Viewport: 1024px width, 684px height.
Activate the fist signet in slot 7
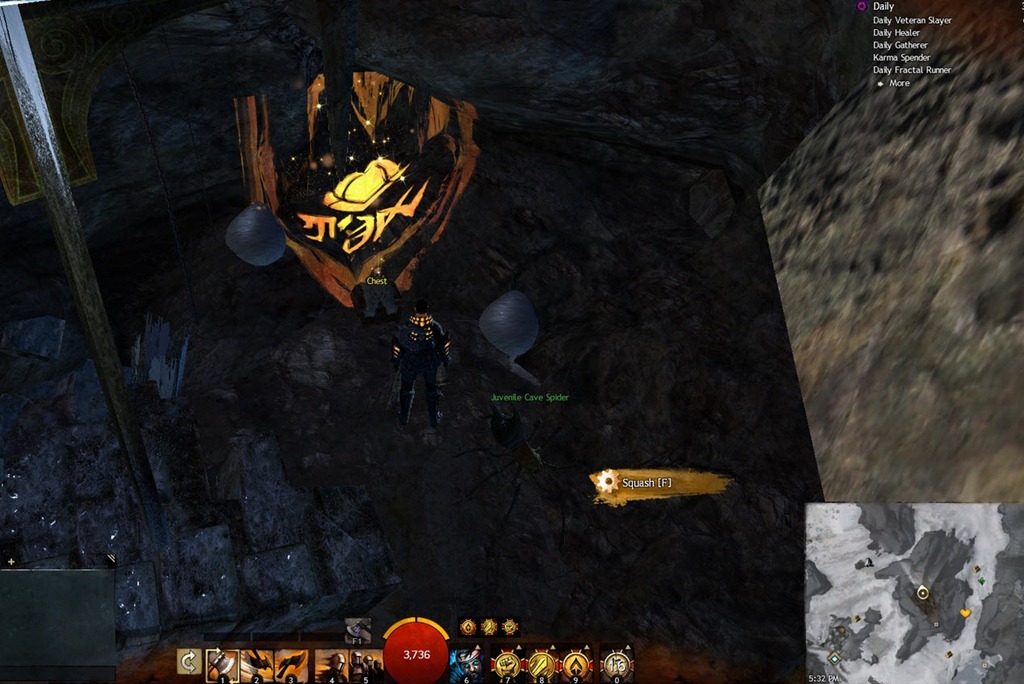pos(508,664)
